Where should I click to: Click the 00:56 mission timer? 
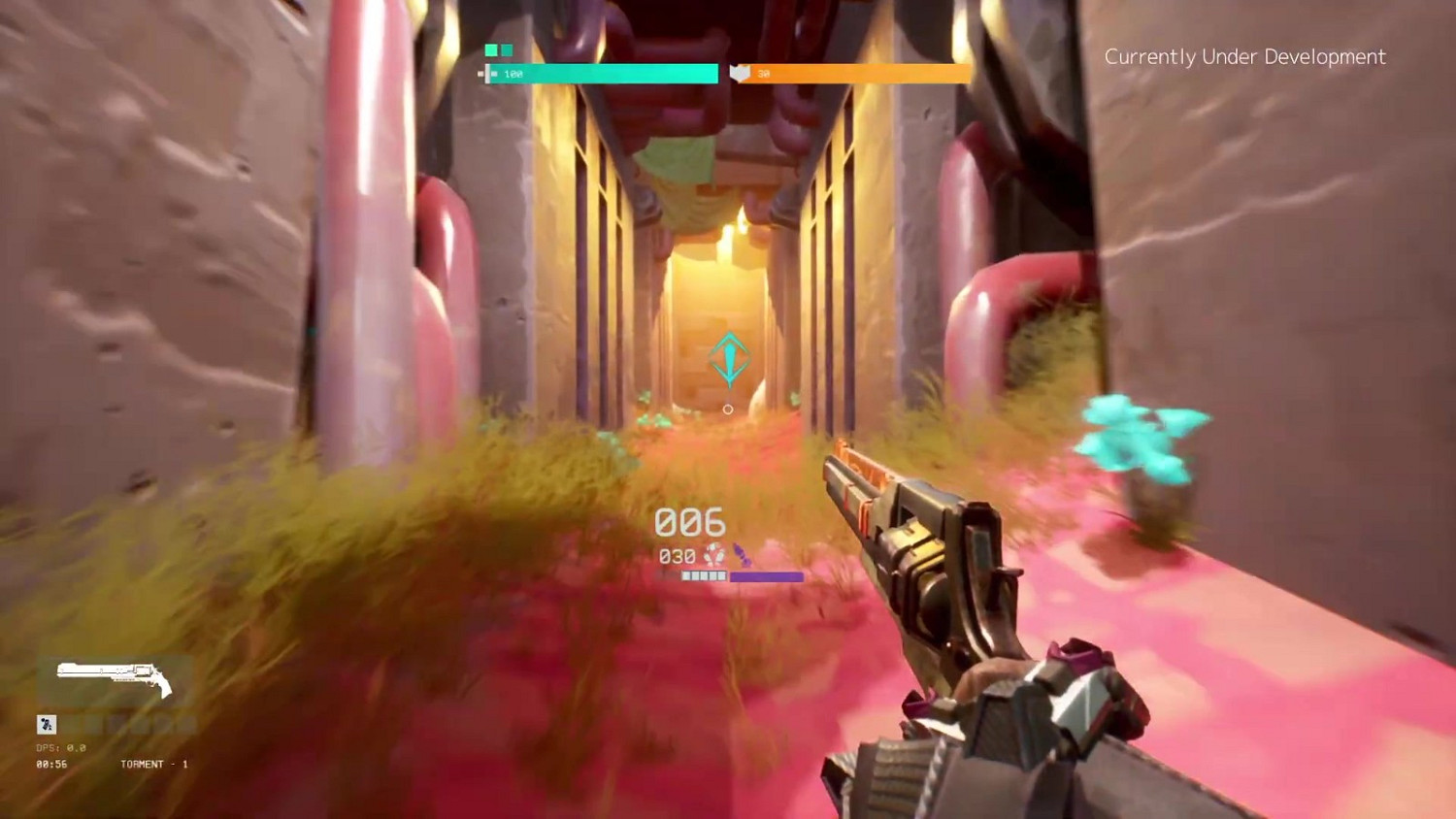(x=50, y=765)
